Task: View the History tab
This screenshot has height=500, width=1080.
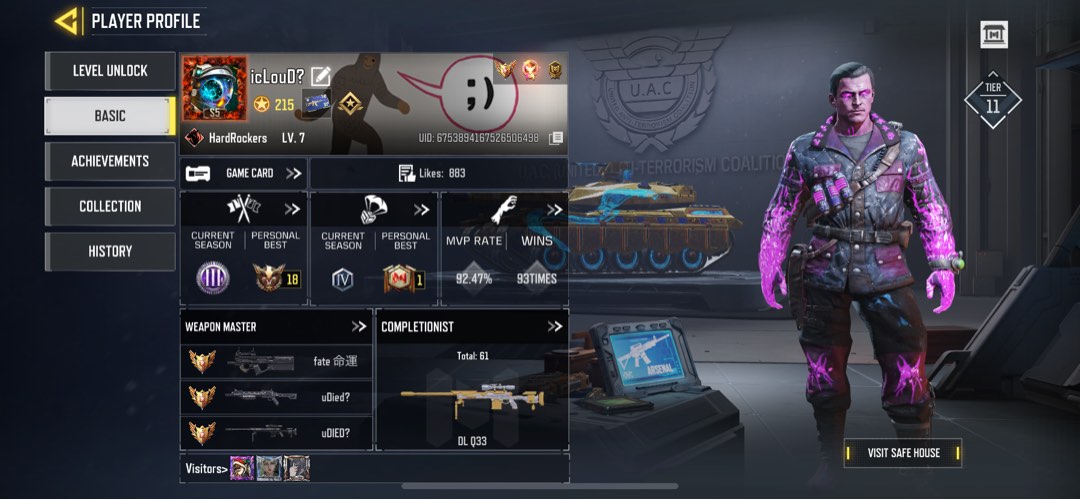Action: (x=110, y=251)
